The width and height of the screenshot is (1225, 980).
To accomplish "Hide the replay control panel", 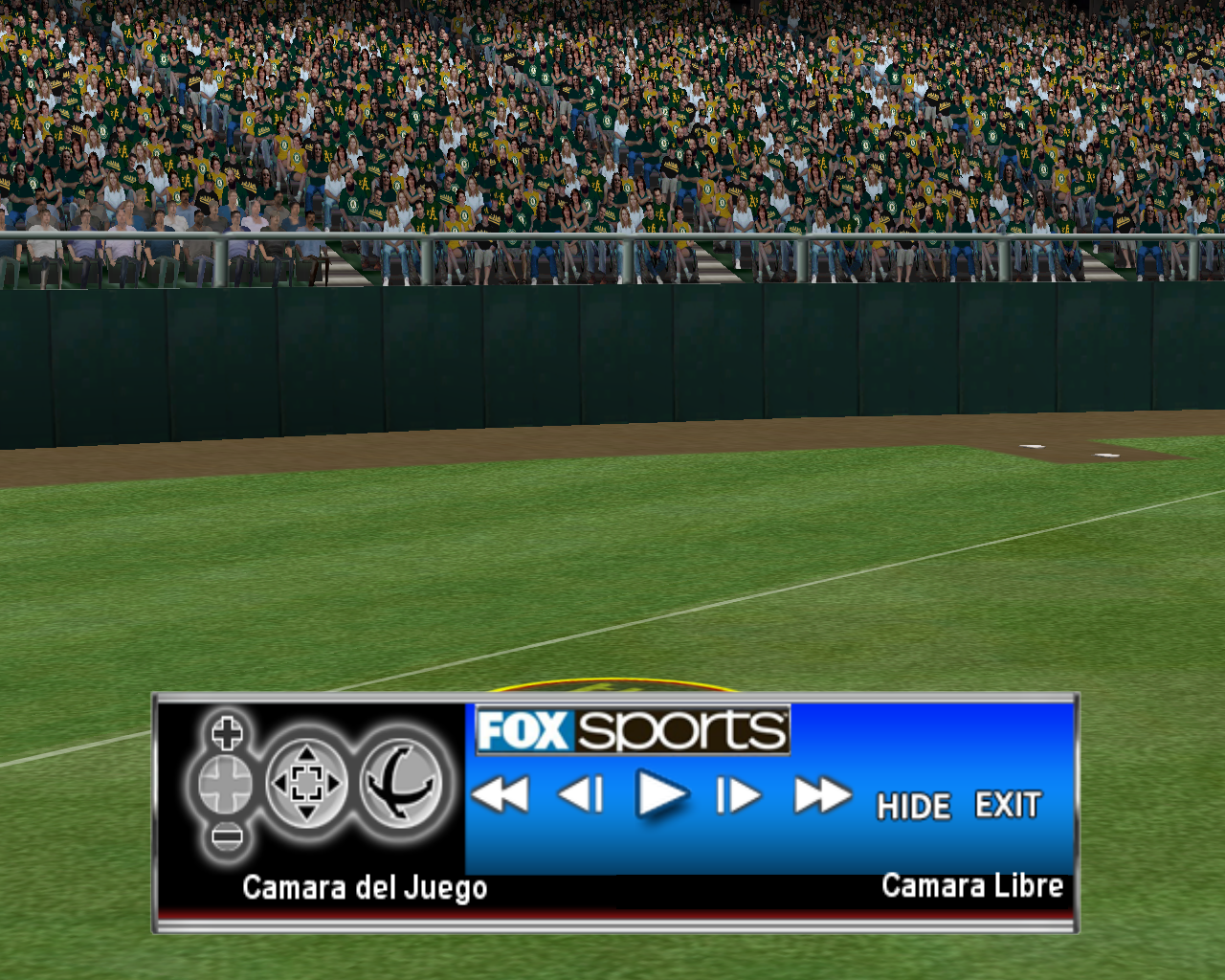I will click(913, 806).
